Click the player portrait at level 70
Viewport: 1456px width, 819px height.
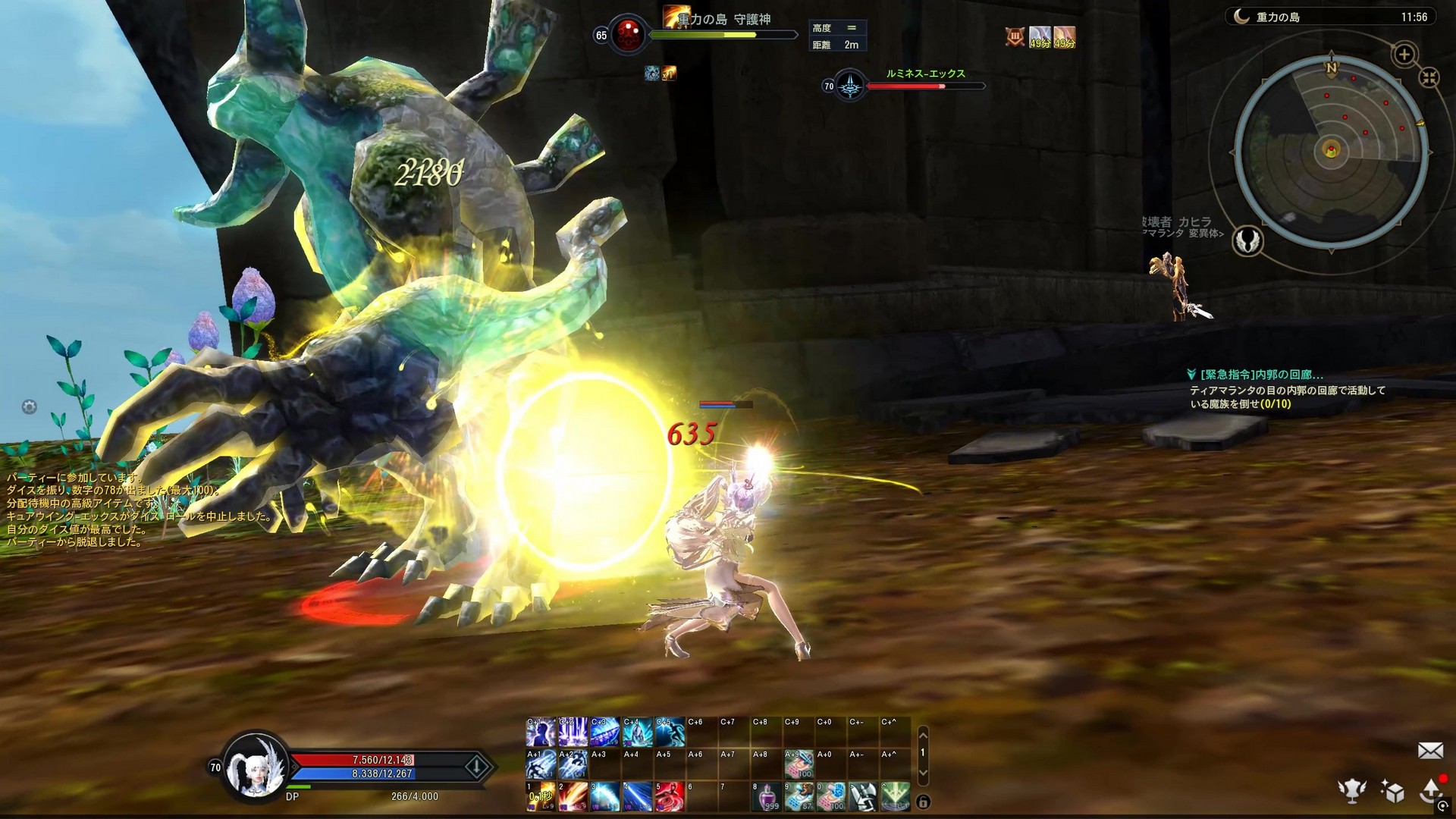point(256,766)
